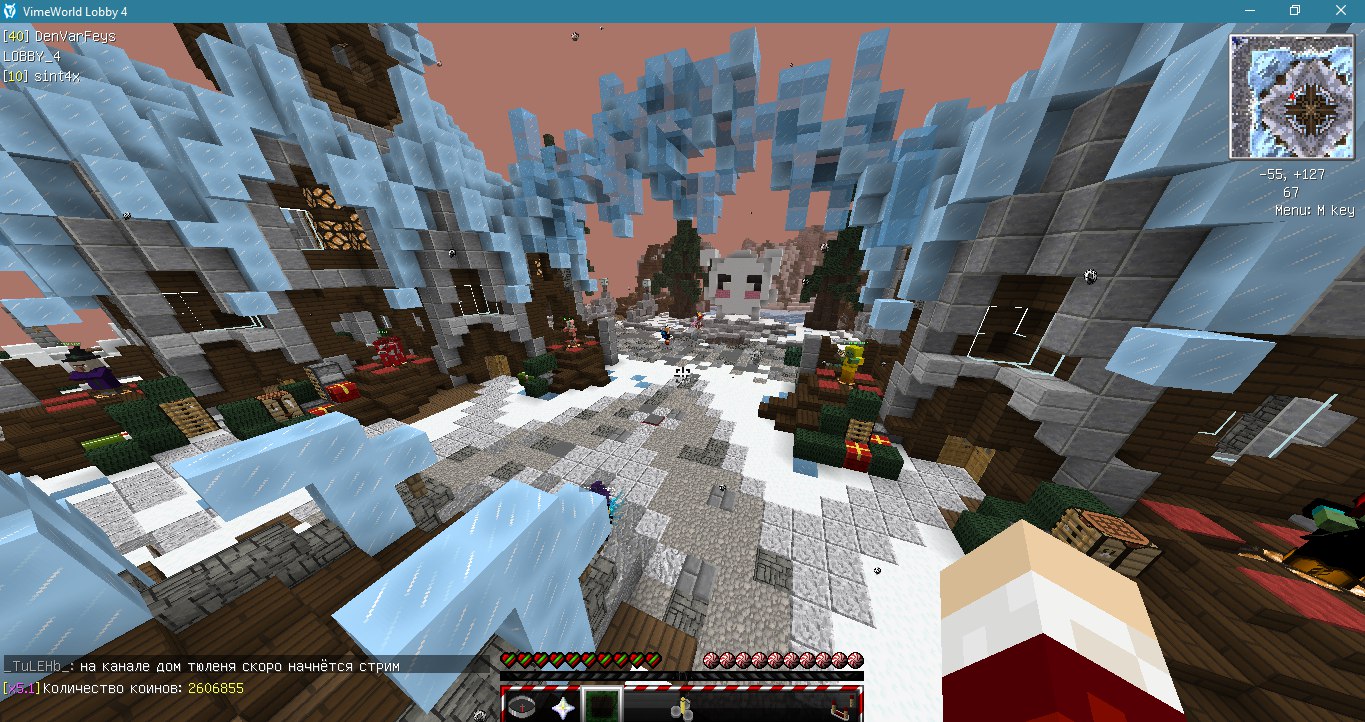Select the white star hotbar item
The image size is (1365, 722).
(x=563, y=706)
